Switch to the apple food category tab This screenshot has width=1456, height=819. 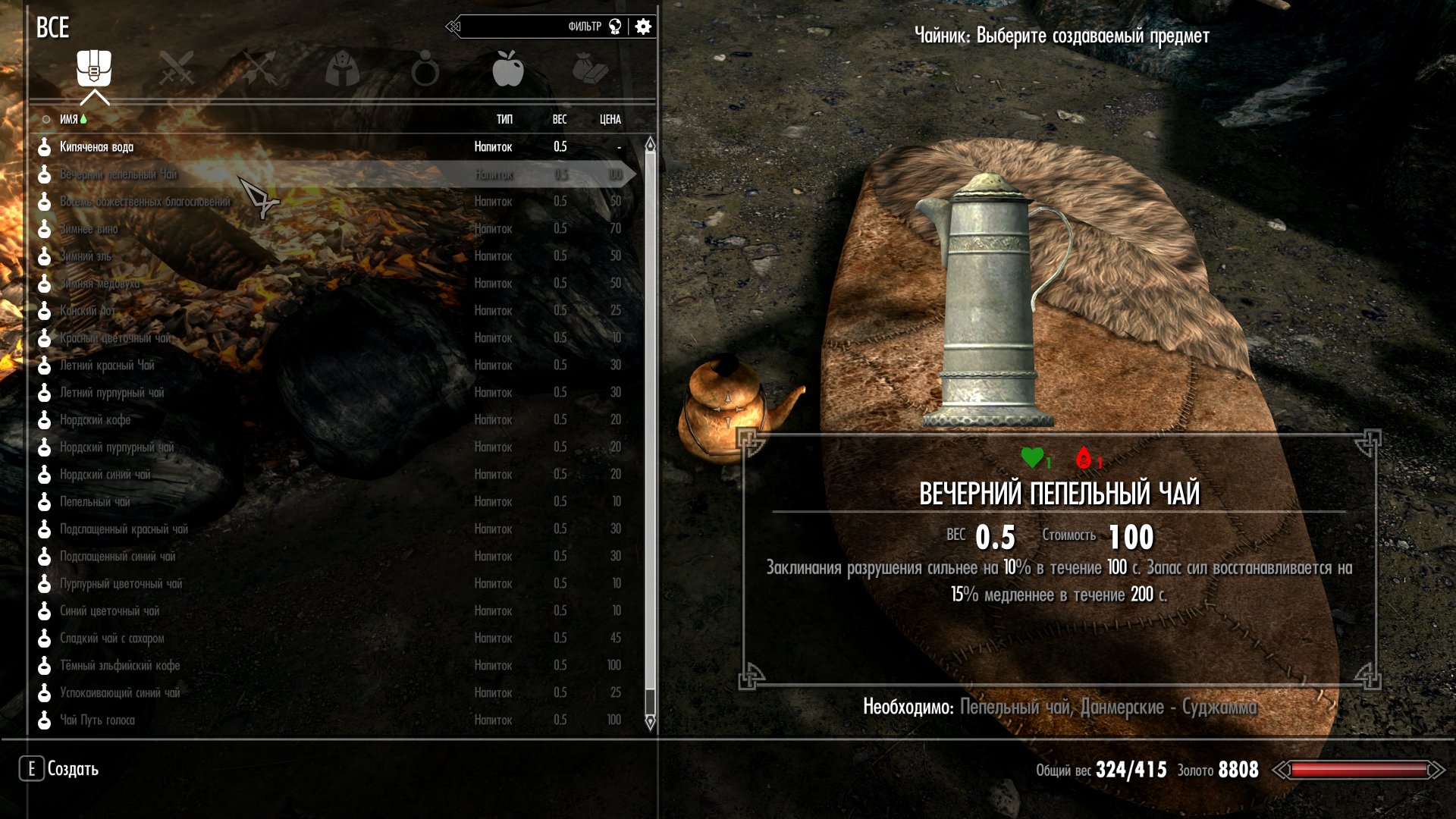tap(507, 69)
